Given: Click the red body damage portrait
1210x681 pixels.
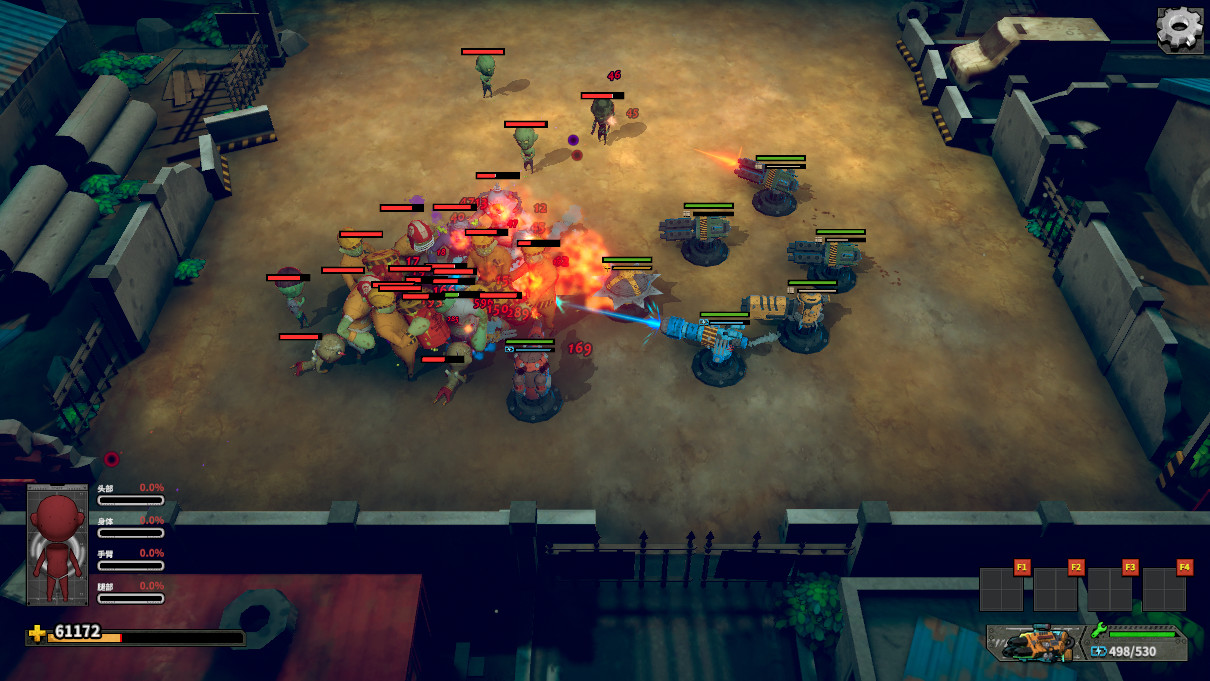Looking at the screenshot, I should [x=57, y=545].
